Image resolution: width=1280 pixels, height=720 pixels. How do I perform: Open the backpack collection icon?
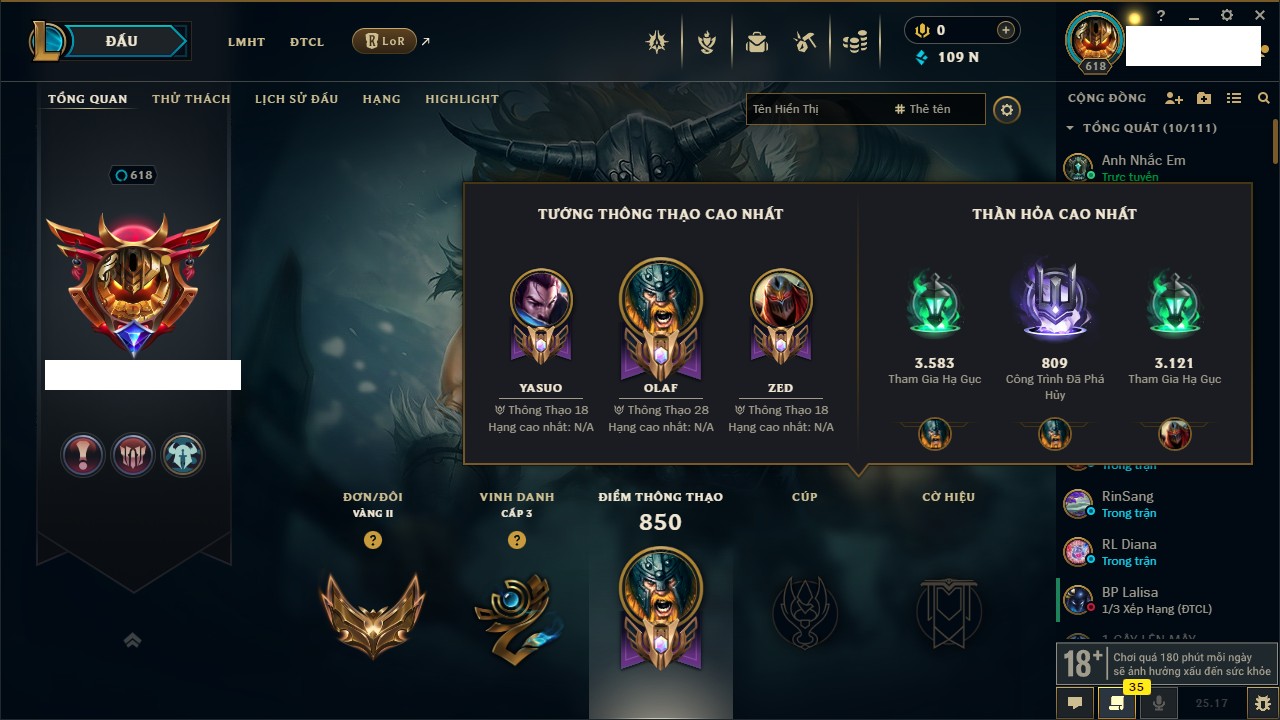click(757, 42)
